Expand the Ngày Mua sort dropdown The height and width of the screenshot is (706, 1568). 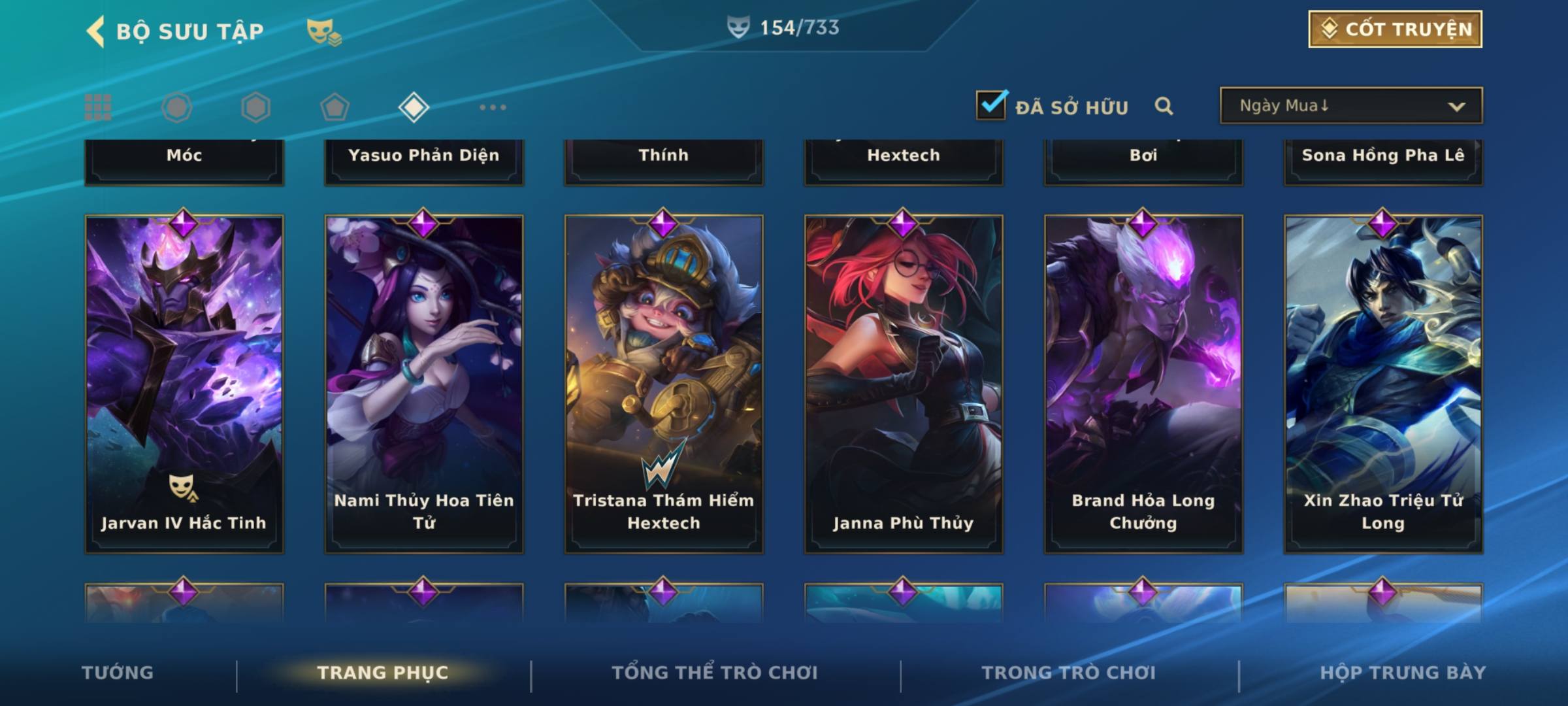click(x=1350, y=106)
